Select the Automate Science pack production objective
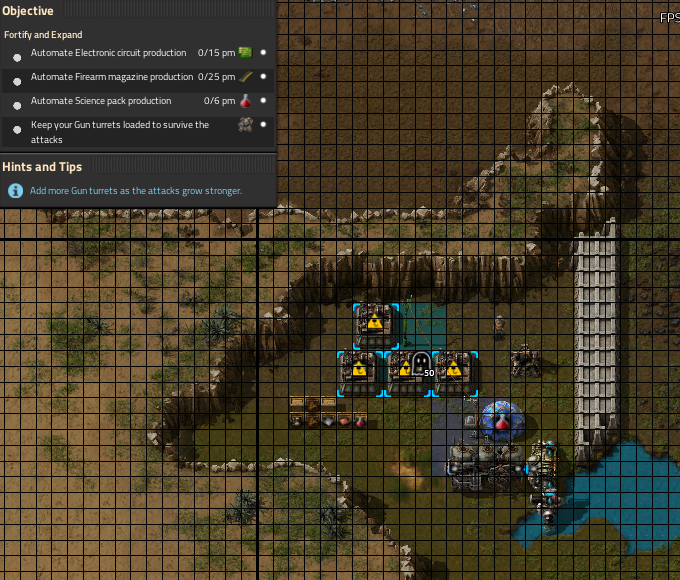The width and height of the screenshot is (680, 580). tap(101, 101)
